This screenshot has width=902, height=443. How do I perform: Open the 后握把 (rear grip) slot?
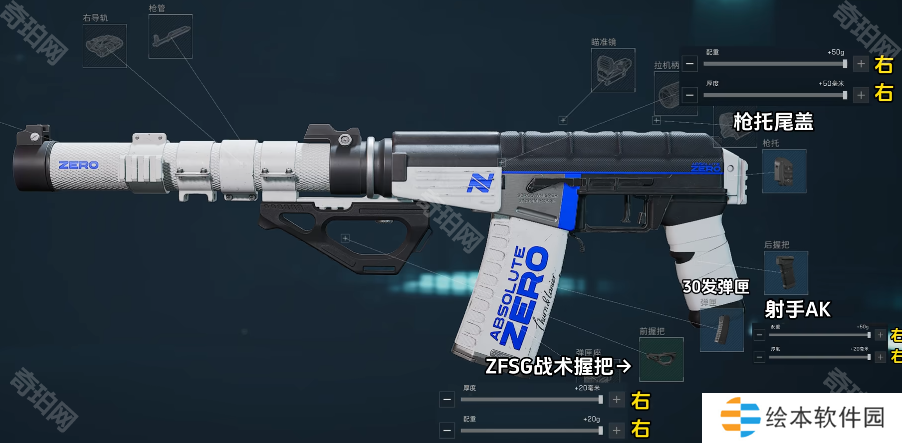tap(785, 272)
